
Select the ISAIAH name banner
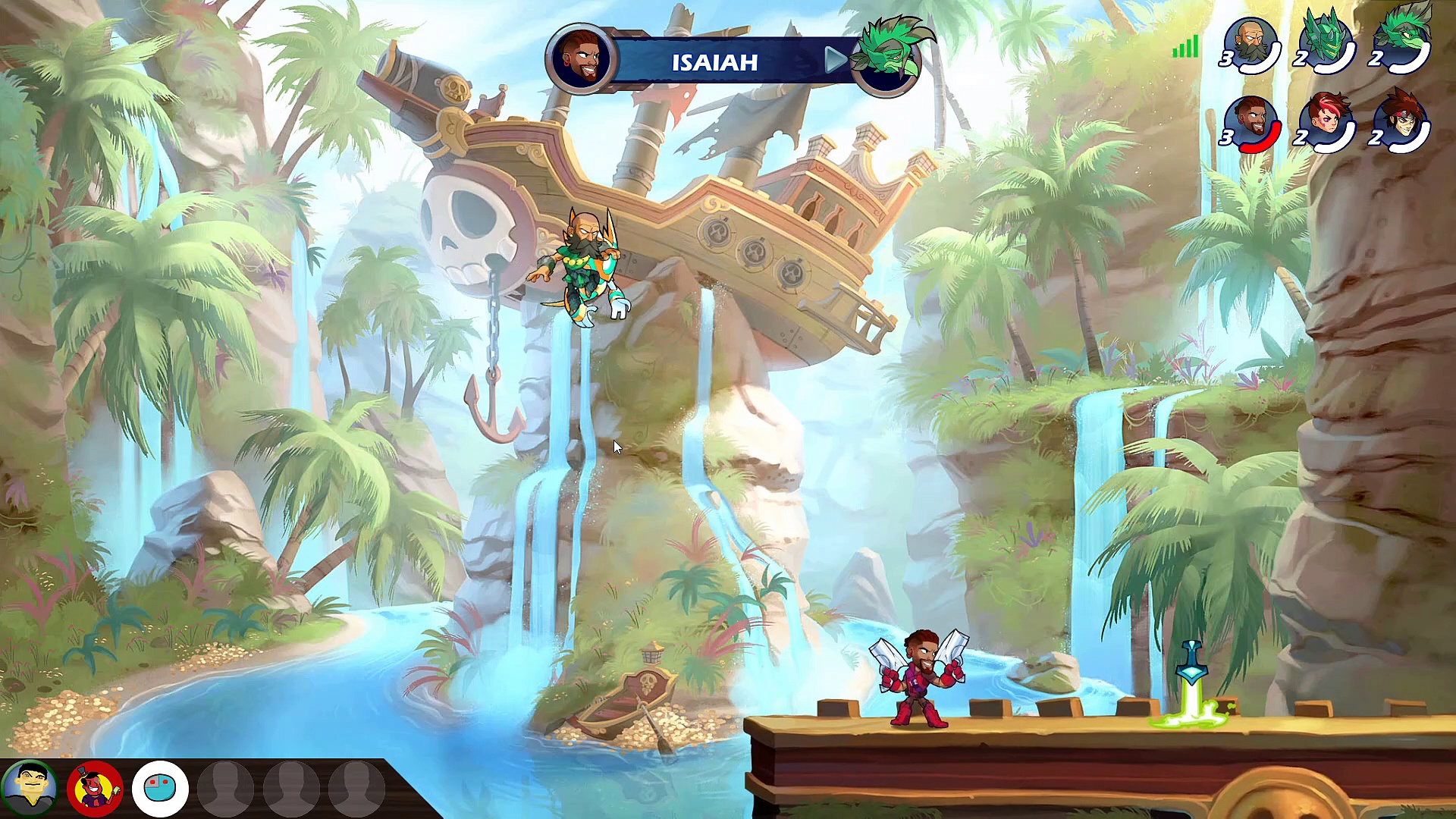[x=714, y=61]
